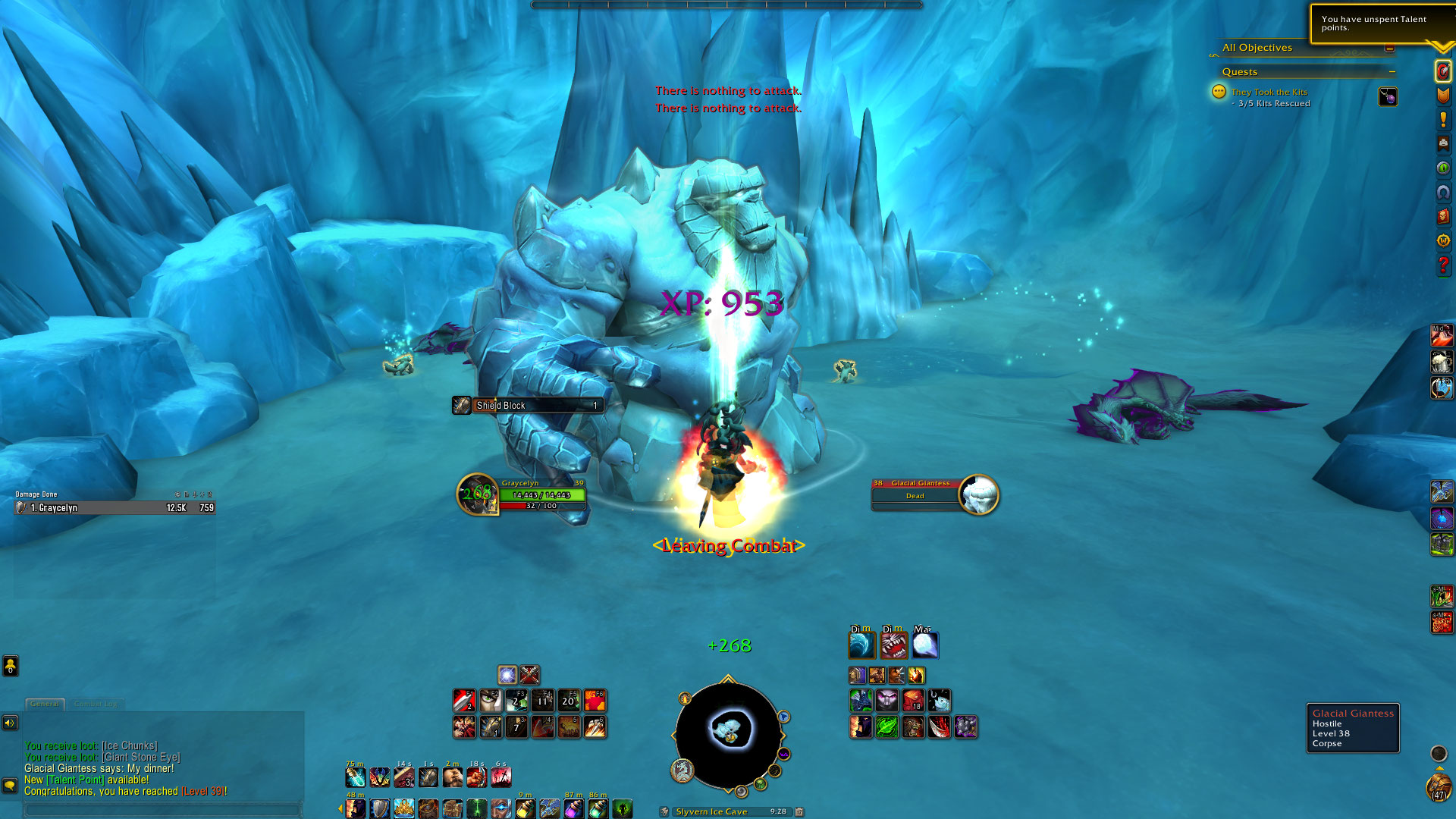The width and height of the screenshot is (1456, 819).
Task: Click the Graycelyn damage meter row
Action: (115, 508)
